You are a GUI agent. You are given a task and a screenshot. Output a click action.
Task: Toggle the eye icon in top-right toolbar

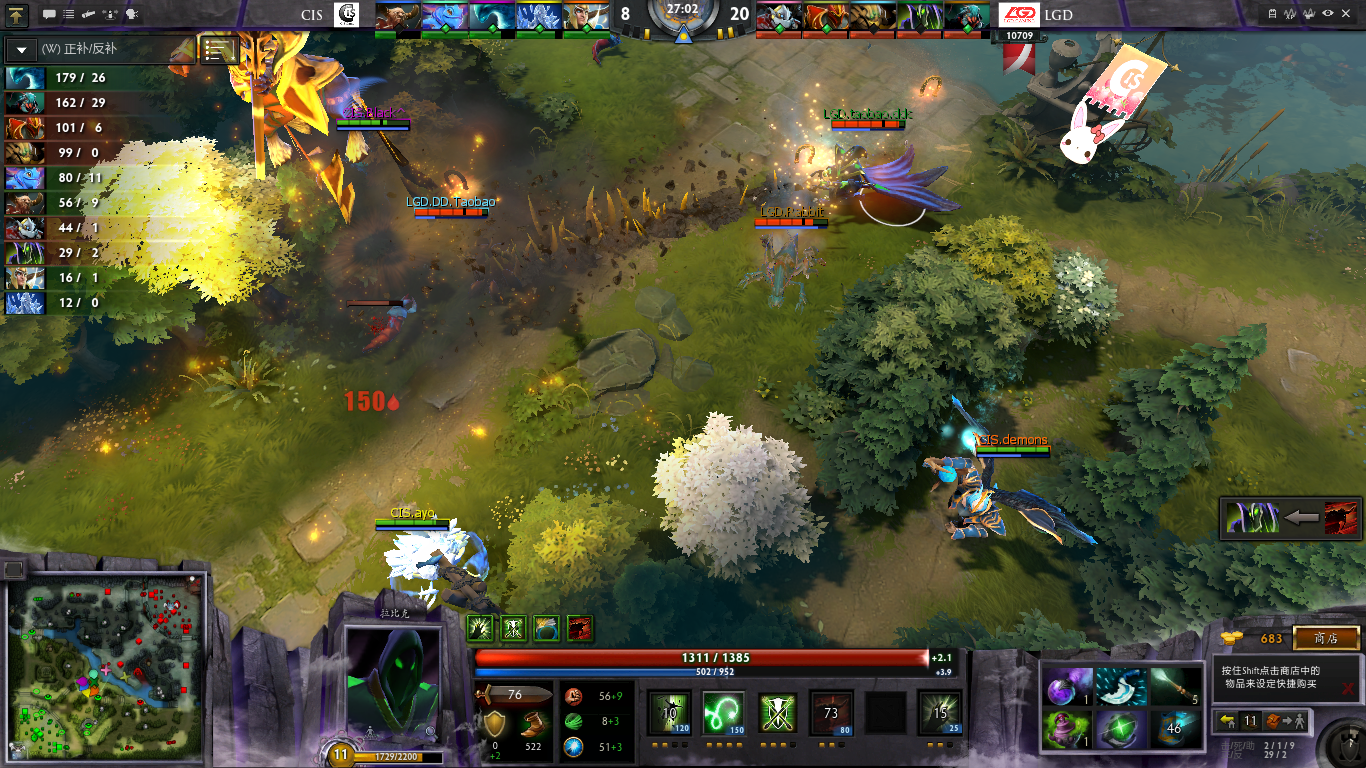click(1328, 13)
